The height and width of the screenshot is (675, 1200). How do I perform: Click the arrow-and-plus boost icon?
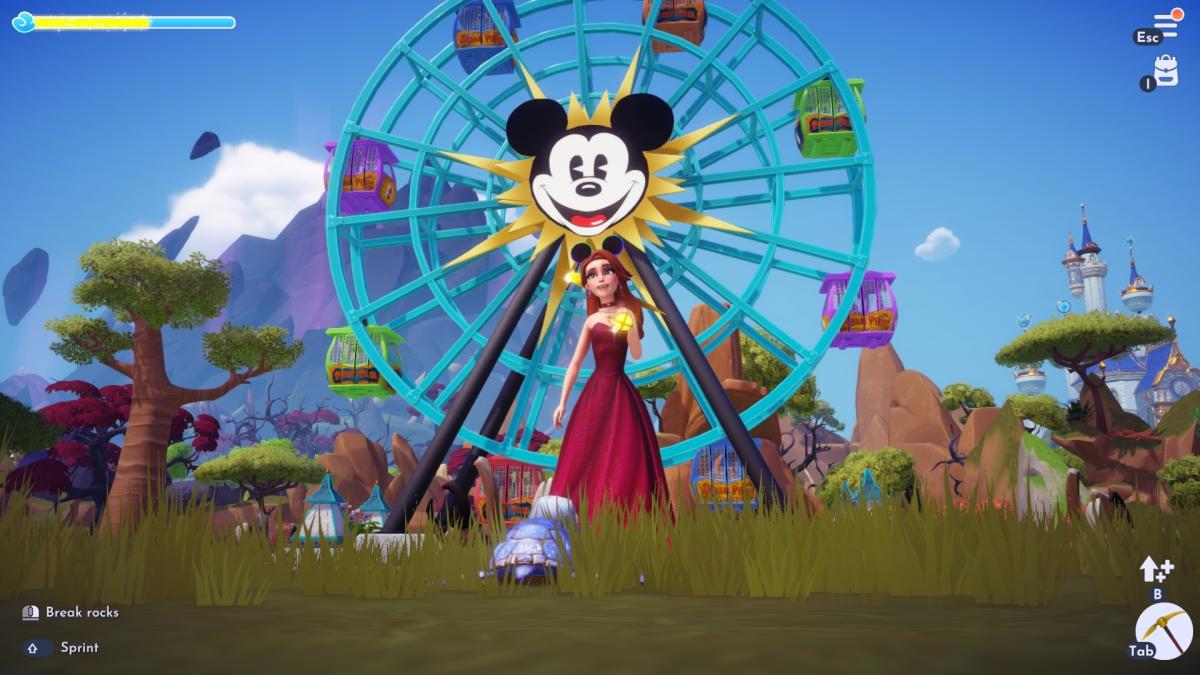coord(1156,569)
